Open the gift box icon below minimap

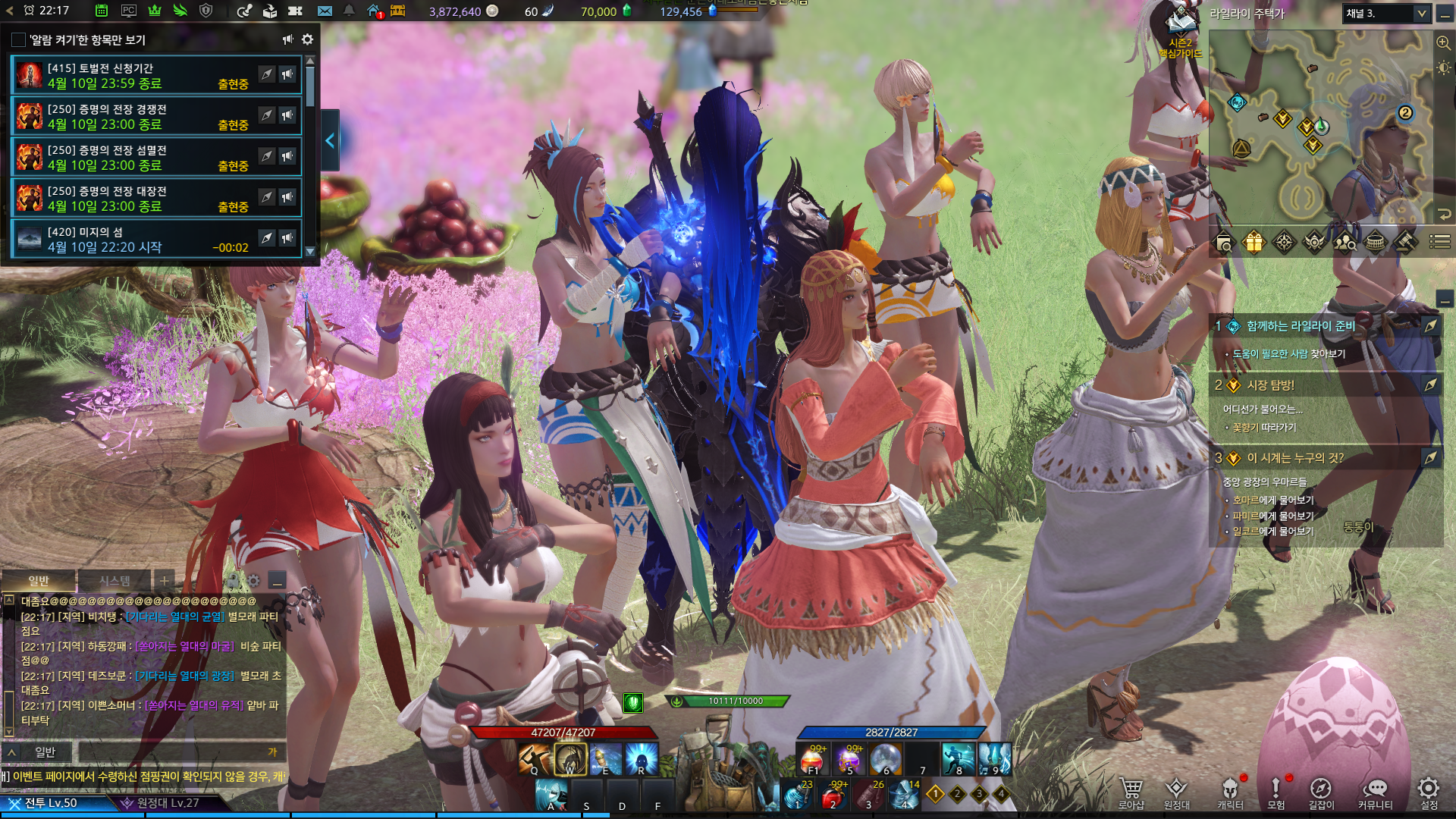(1254, 243)
